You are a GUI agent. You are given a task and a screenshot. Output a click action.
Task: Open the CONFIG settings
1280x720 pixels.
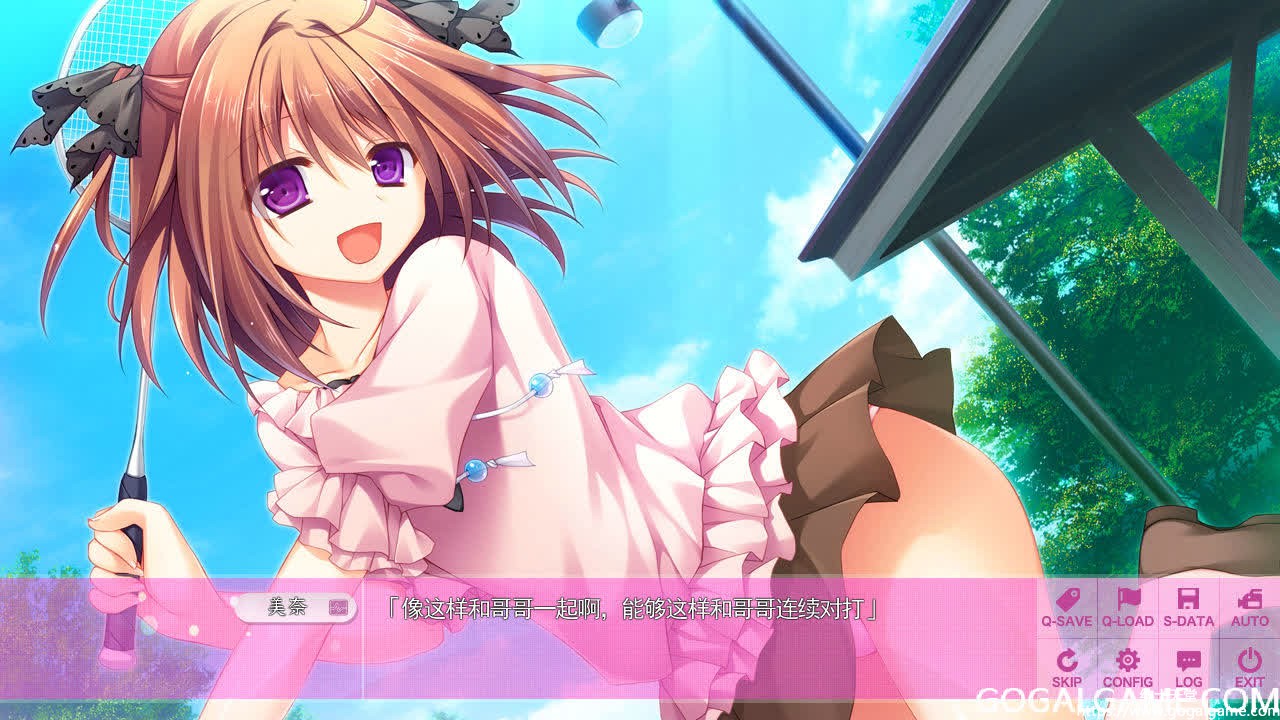[x=1128, y=667]
